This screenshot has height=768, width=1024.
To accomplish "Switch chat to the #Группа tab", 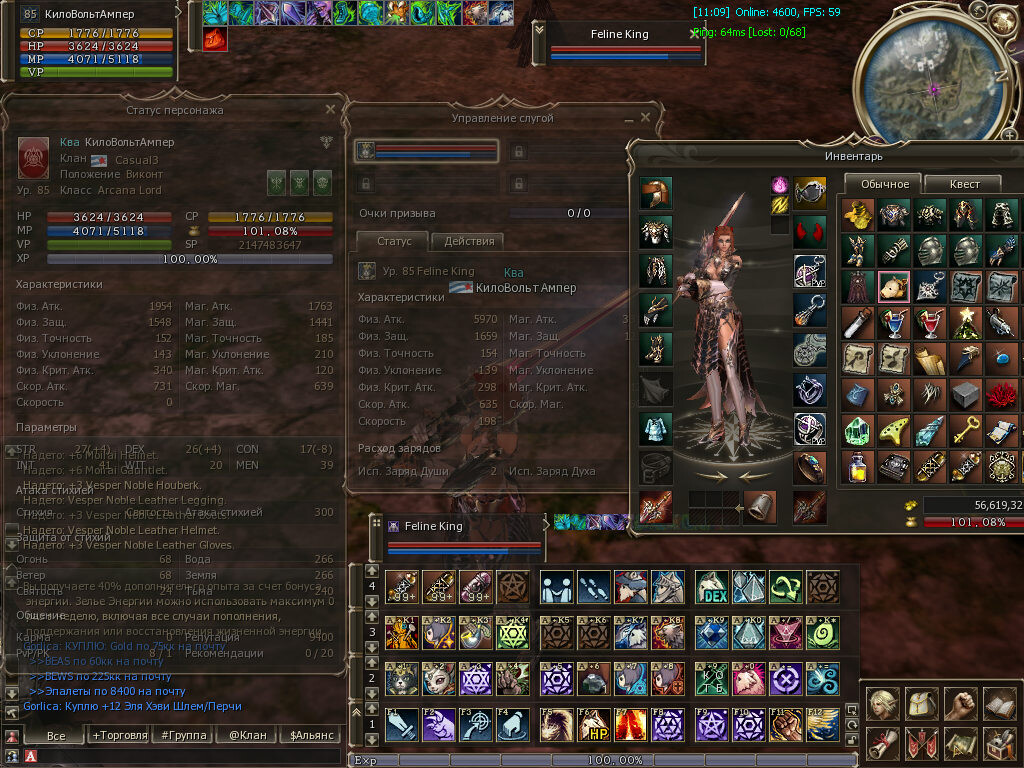I will [x=184, y=735].
